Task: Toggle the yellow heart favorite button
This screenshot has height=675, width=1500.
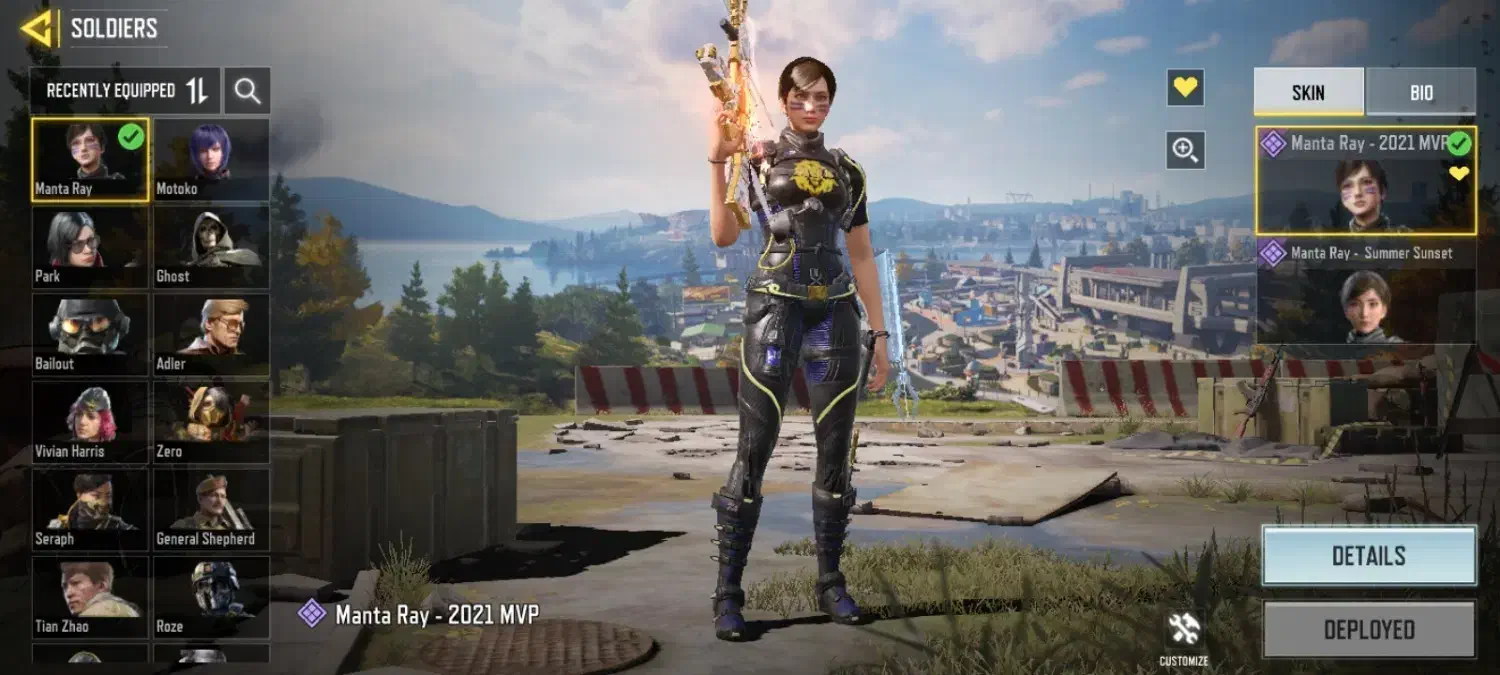Action: 1185,88
